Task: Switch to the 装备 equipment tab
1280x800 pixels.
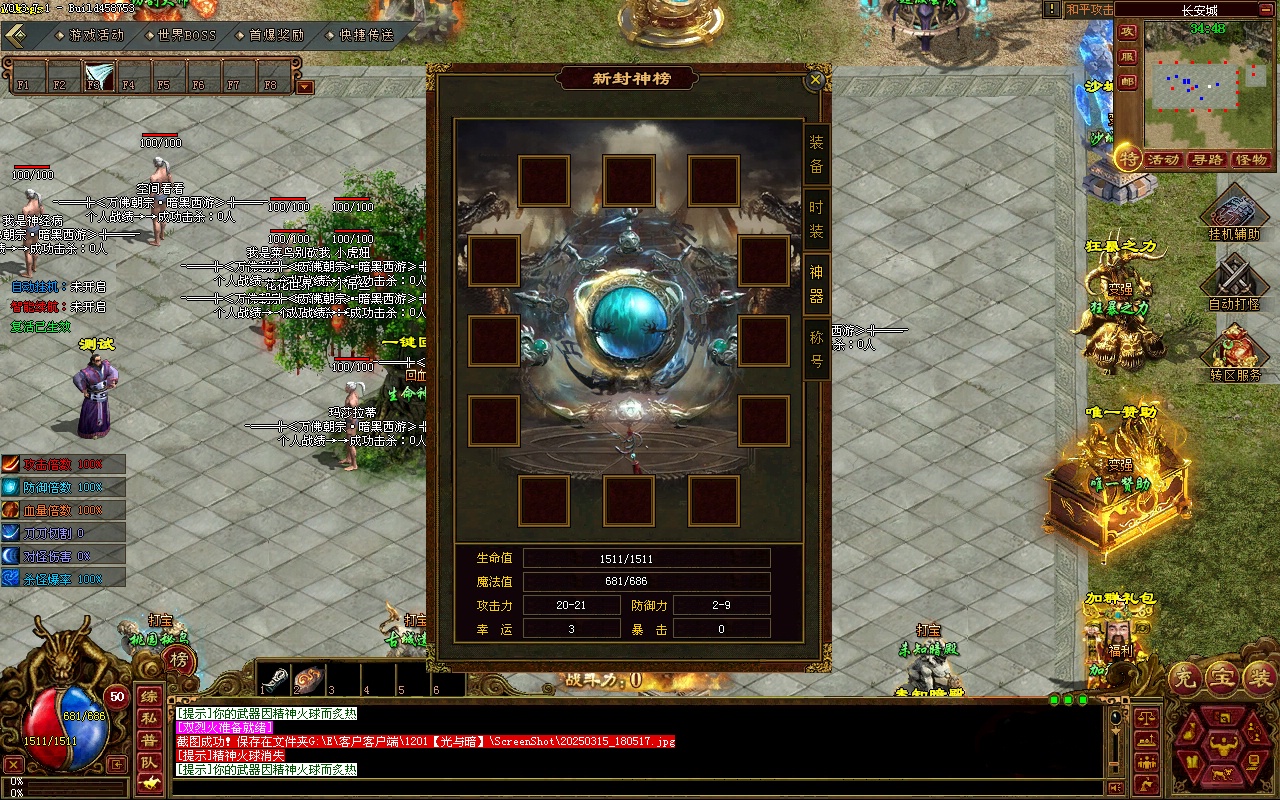Action: click(817, 155)
